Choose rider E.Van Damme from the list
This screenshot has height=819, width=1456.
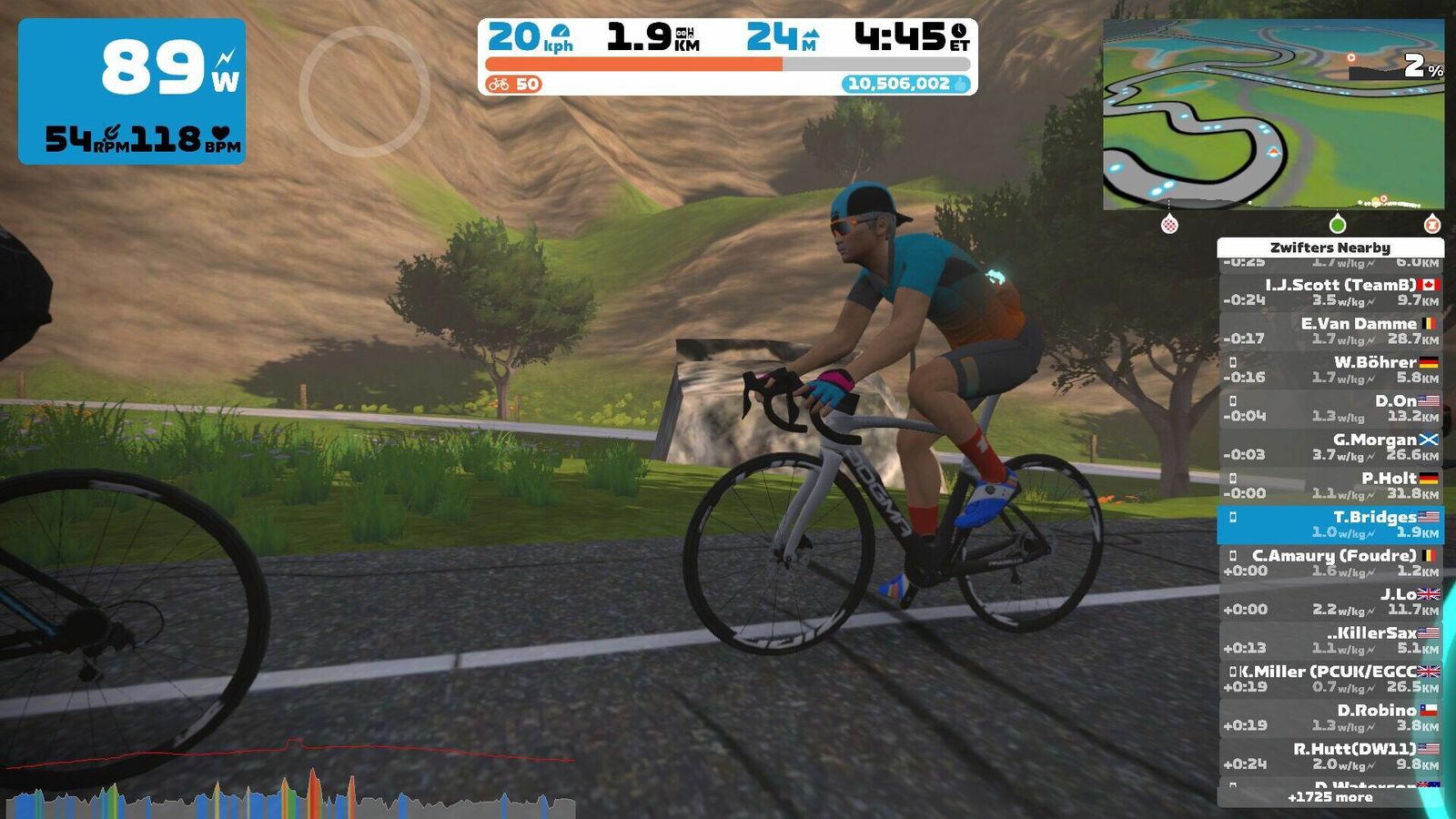[1330, 331]
